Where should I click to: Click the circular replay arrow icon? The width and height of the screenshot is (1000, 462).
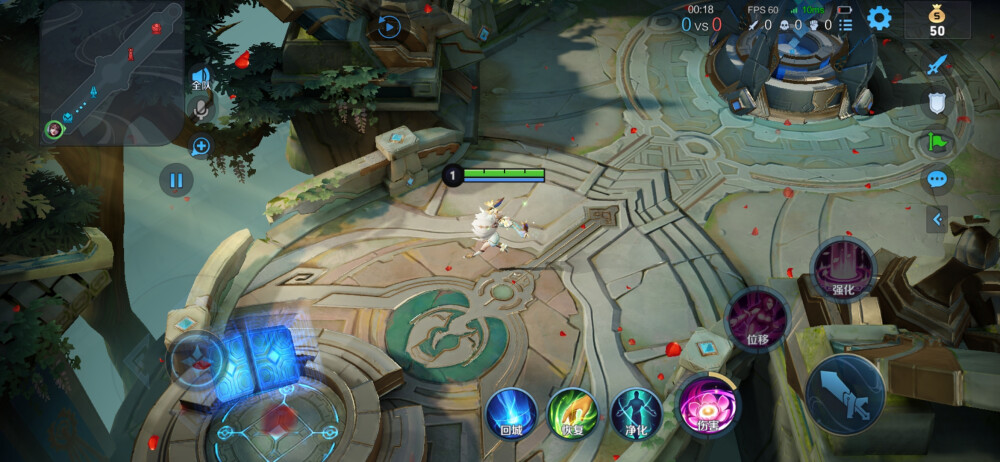(390, 27)
